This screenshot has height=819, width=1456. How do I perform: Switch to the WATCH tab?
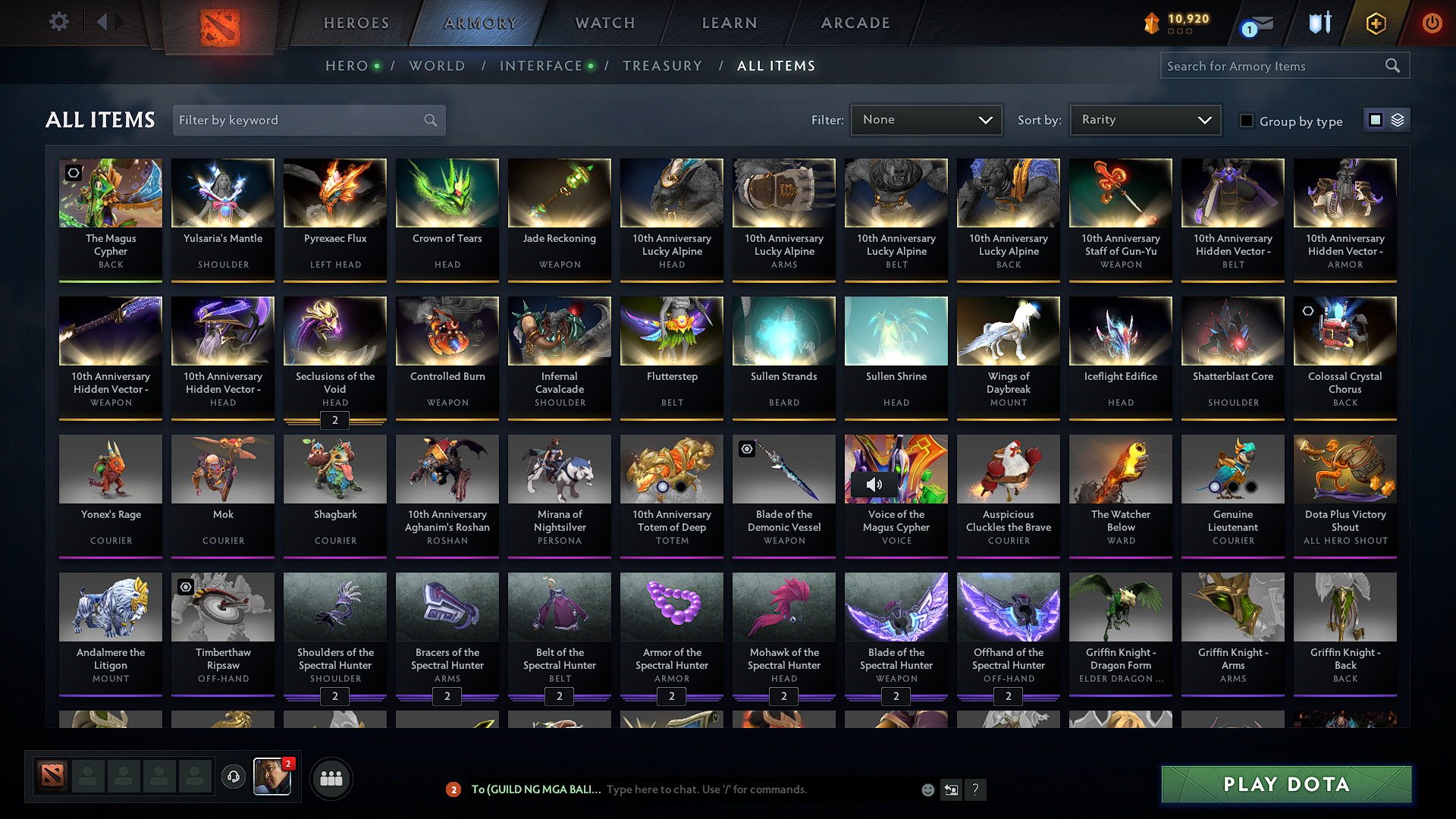click(x=604, y=23)
